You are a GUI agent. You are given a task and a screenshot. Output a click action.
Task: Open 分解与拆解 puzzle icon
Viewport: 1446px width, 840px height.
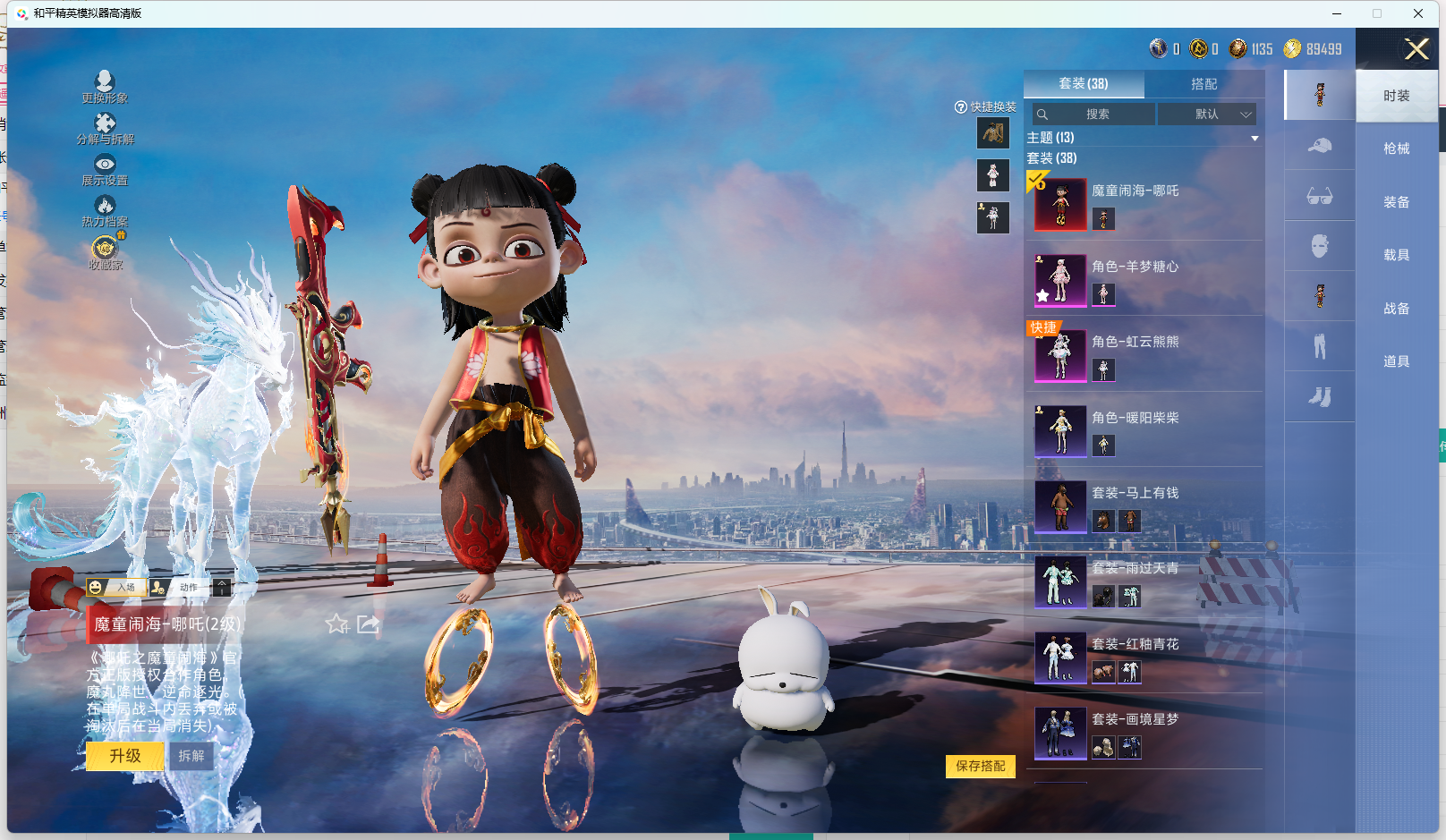pyautogui.click(x=105, y=128)
